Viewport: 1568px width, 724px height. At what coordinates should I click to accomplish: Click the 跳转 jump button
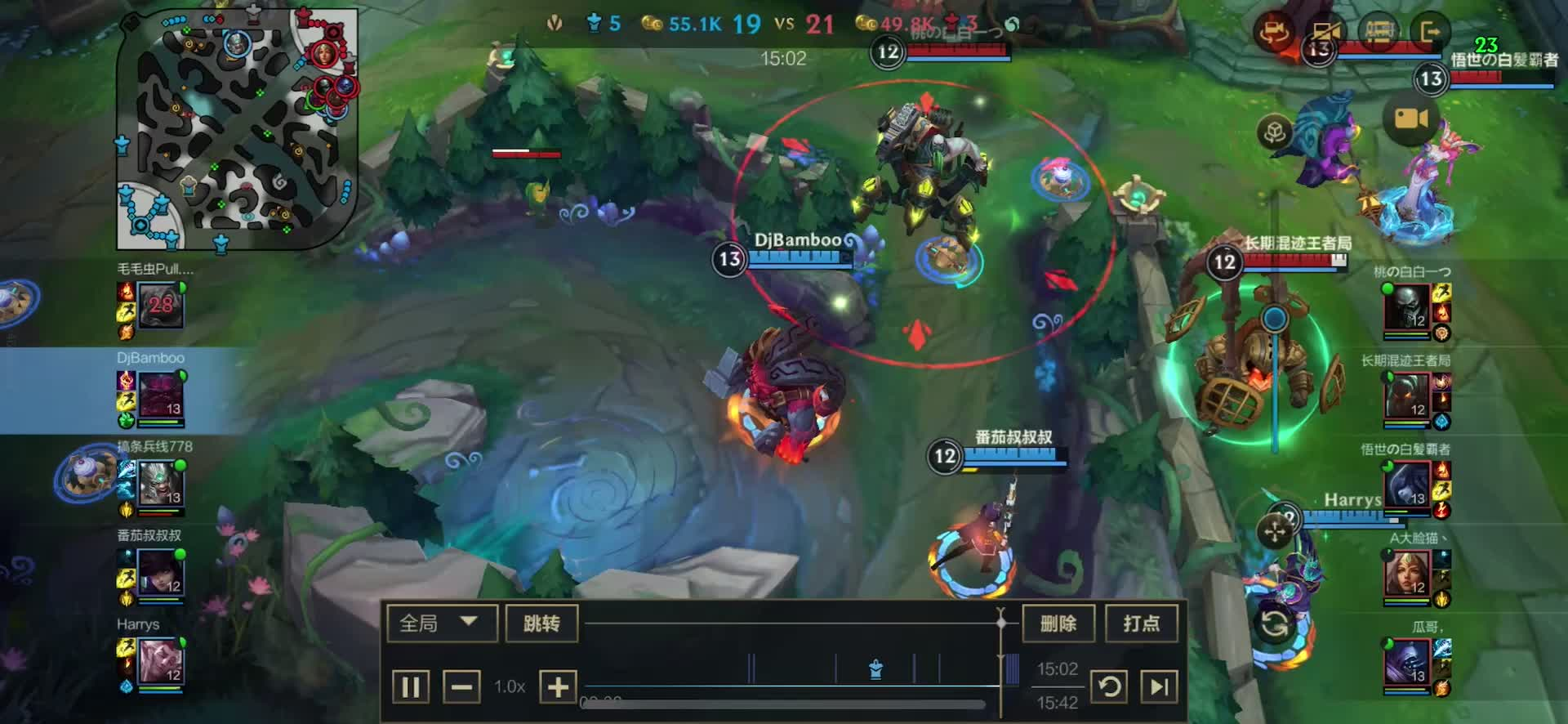point(541,623)
